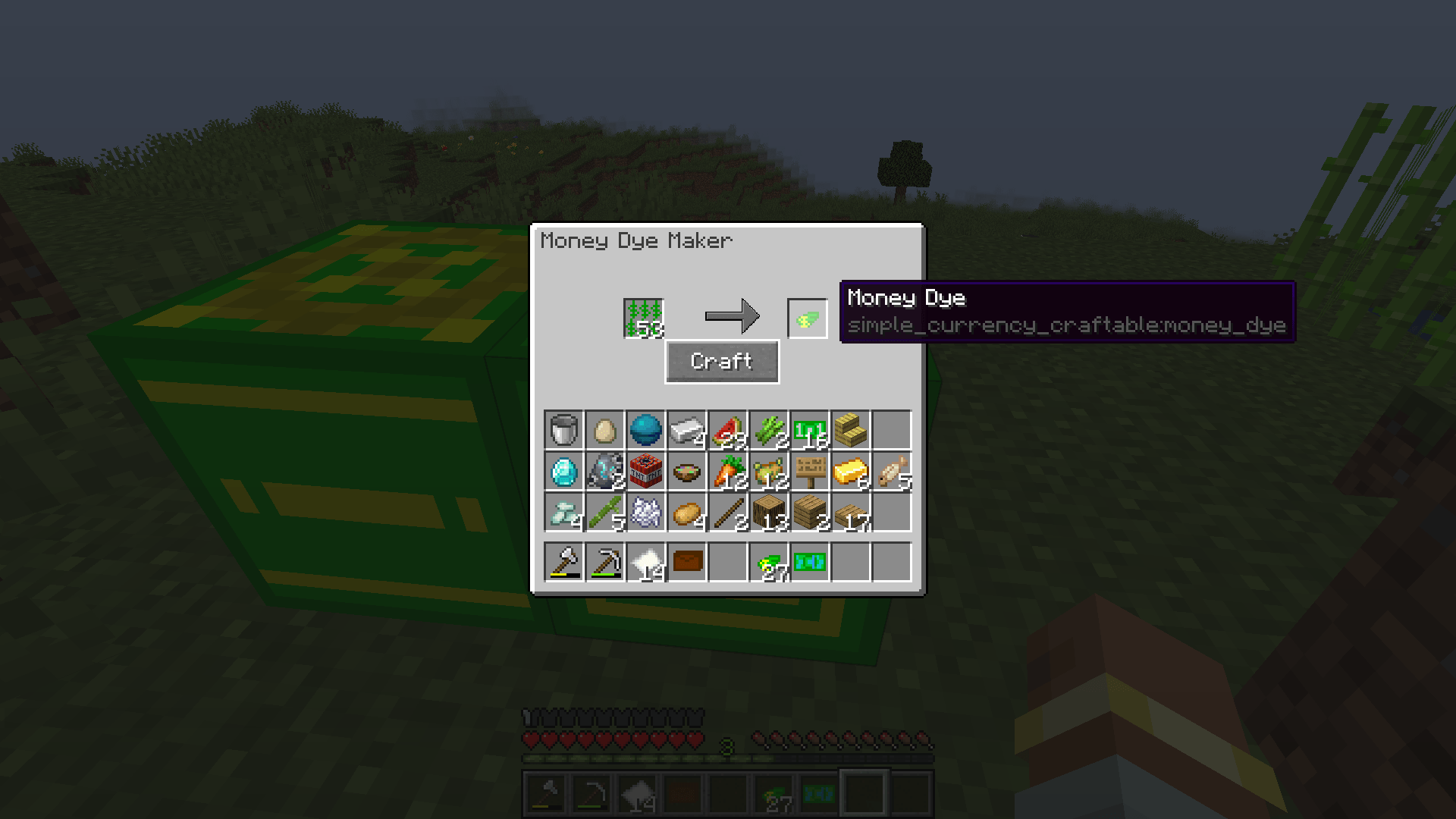Viewport: 1456px width, 819px height.
Task: Select the pickaxe in the hotbar
Action: 604,563
